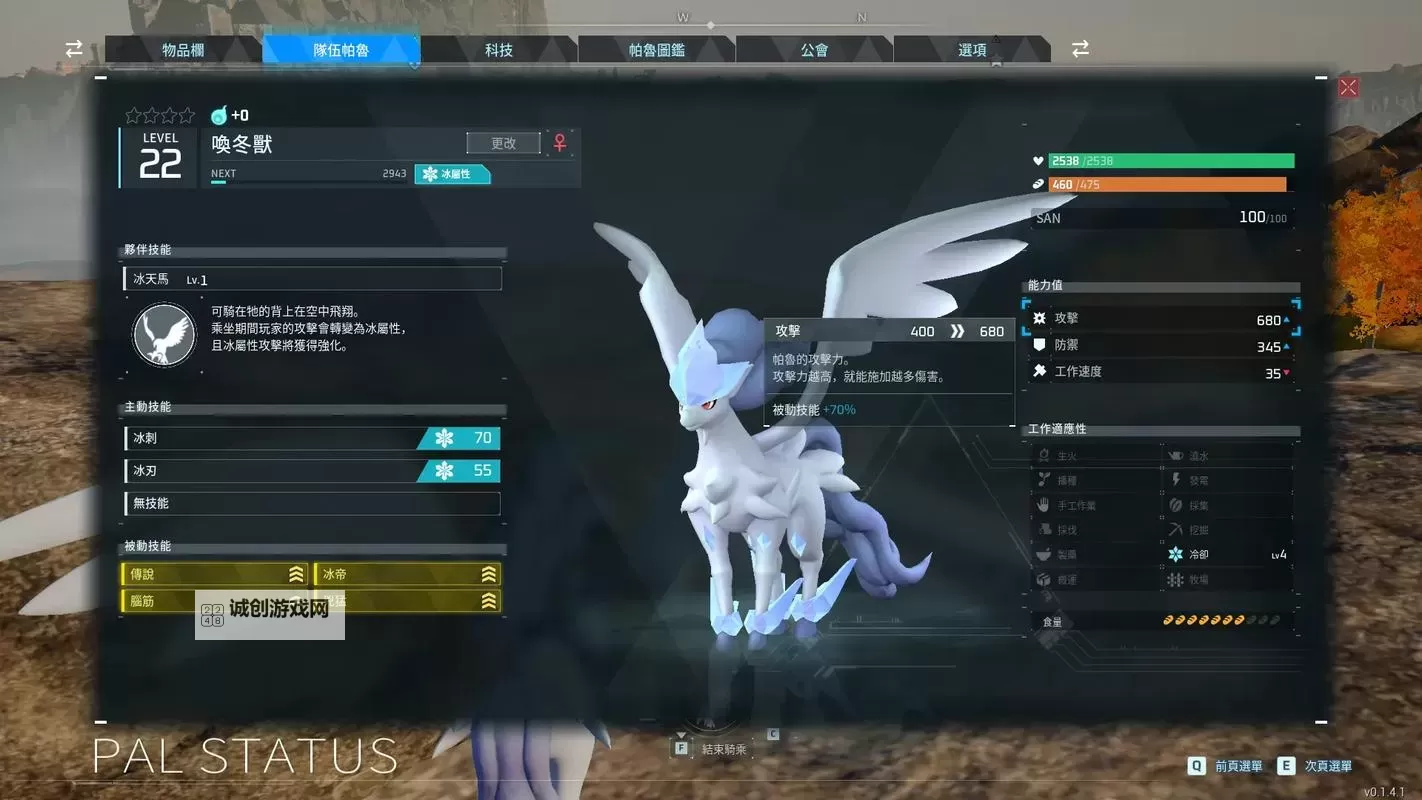Viewport: 1422px width, 800px height.
Task: Switch to the 科技 tab
Action: [500, 50]
